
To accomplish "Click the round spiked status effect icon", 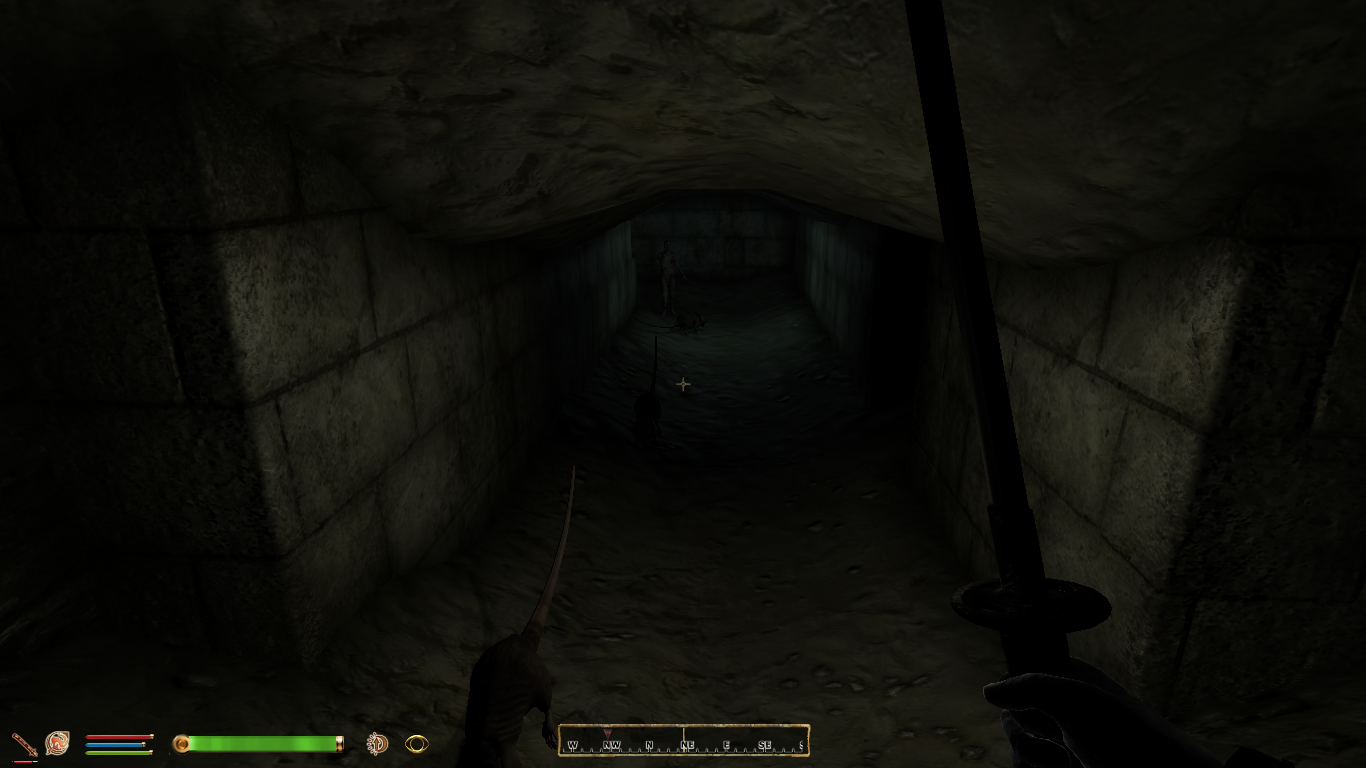I will click(x=377, y=743).
